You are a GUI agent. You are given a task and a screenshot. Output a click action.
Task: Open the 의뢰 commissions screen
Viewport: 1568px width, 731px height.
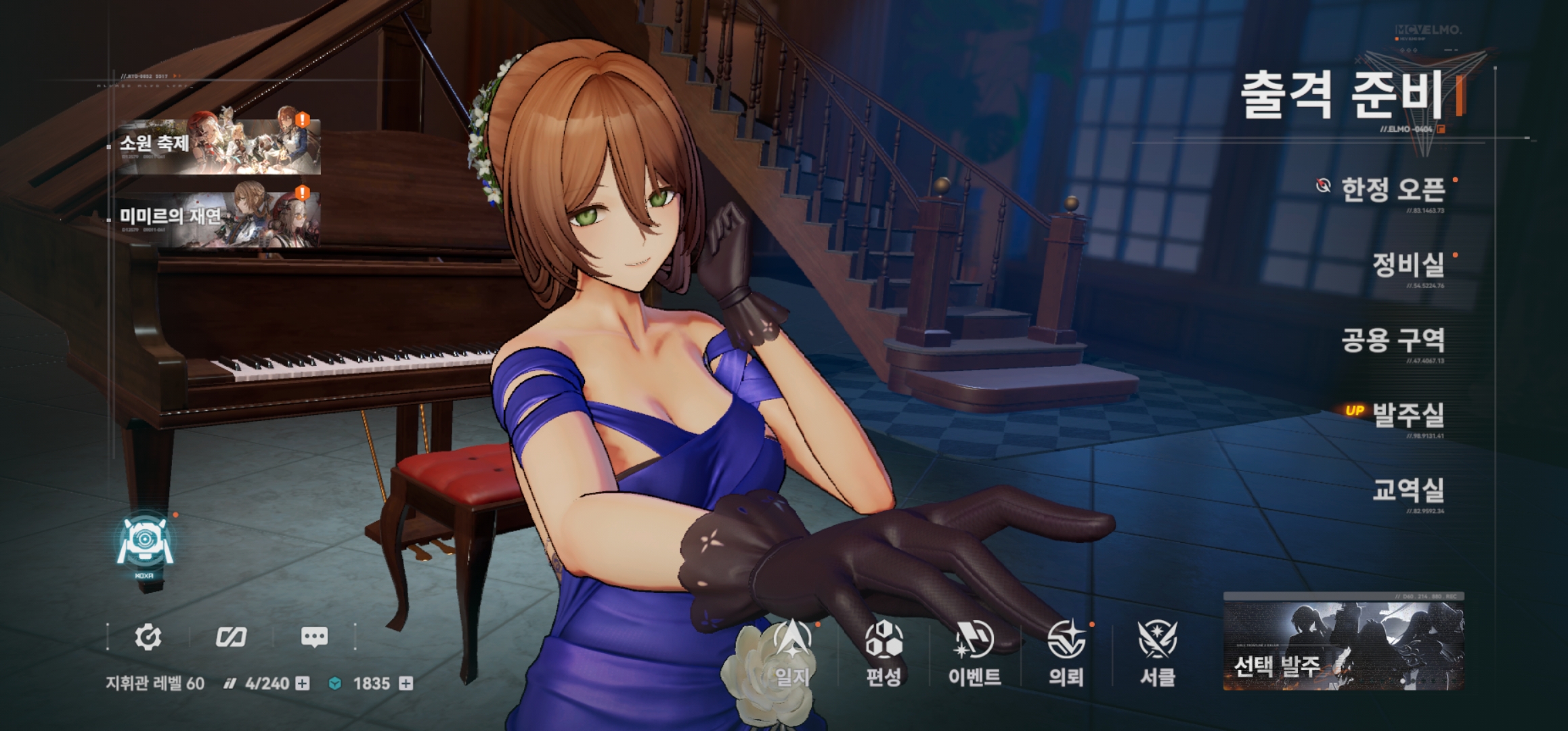[x=1066, y=653]
